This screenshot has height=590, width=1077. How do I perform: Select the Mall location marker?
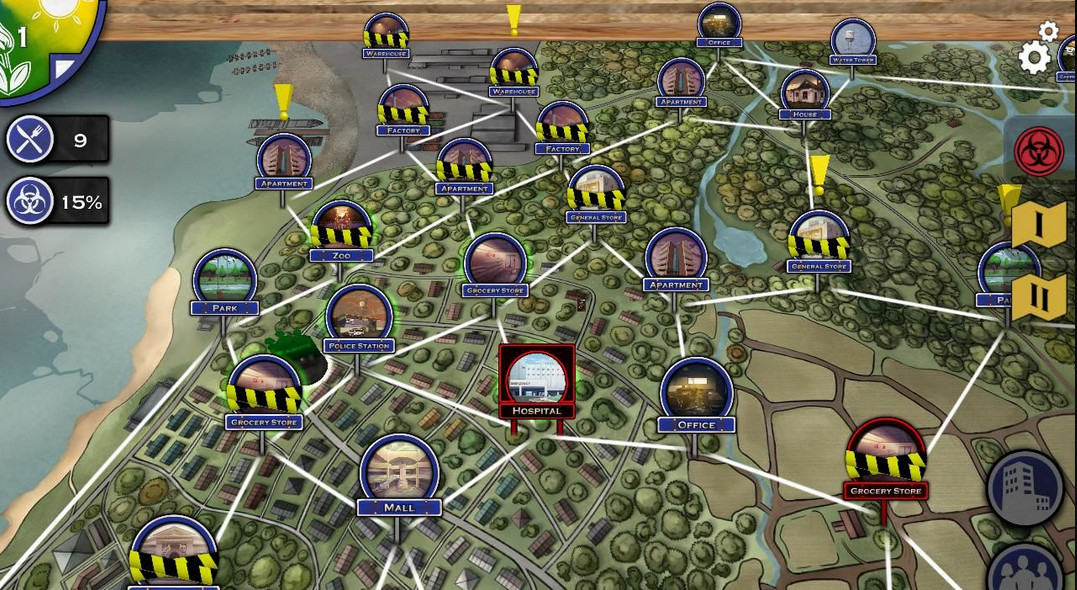tap(399, 472)
